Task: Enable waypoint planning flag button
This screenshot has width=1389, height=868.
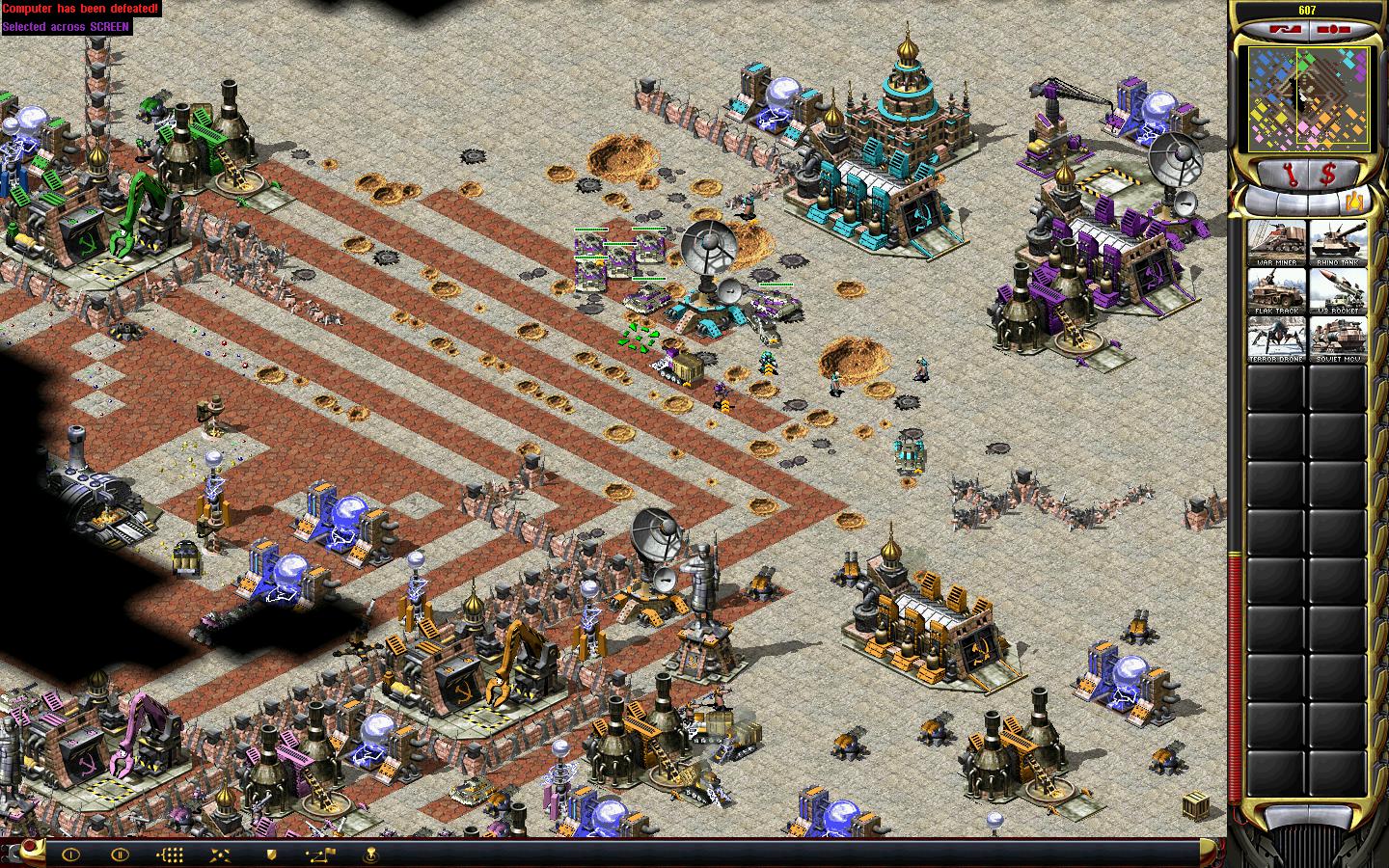Action: [320, 854]
